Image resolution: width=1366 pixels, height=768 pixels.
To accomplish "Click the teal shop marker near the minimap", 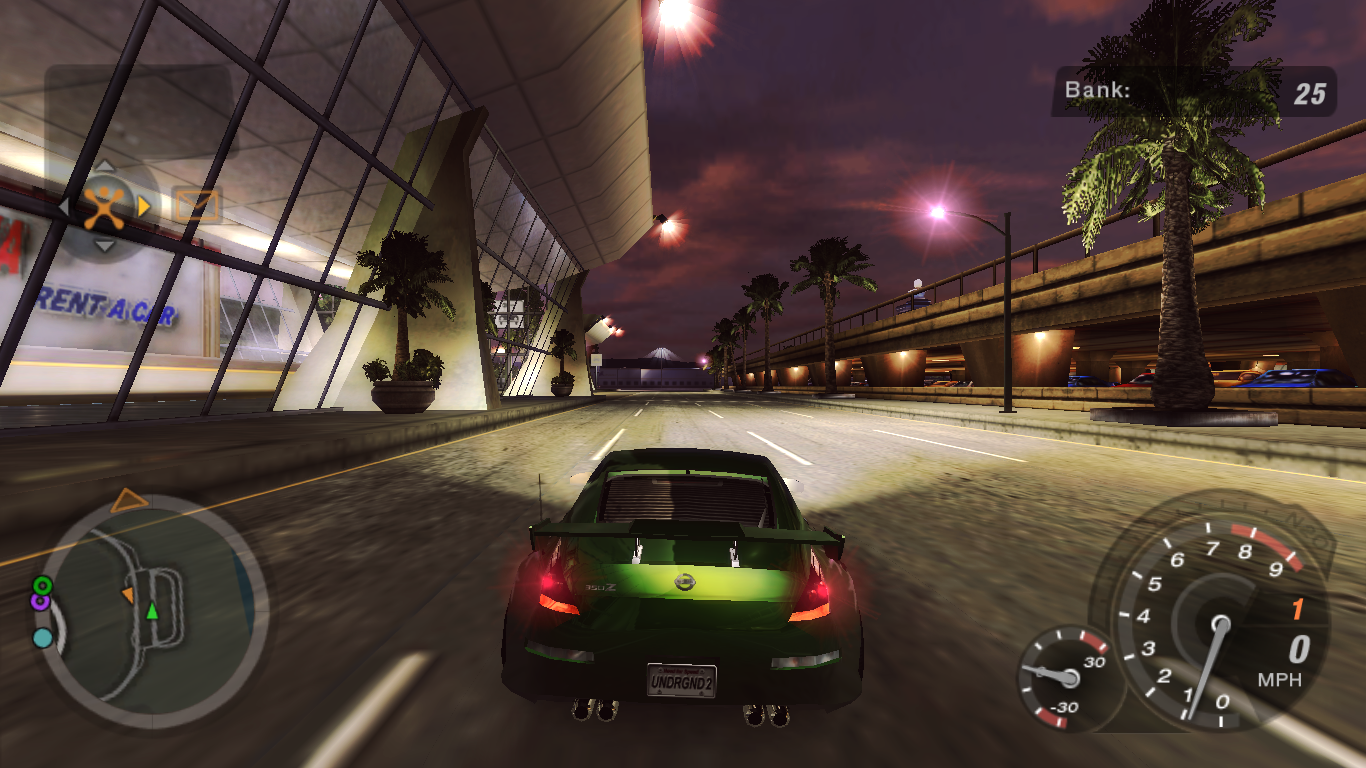I will (x=42, y=638).
